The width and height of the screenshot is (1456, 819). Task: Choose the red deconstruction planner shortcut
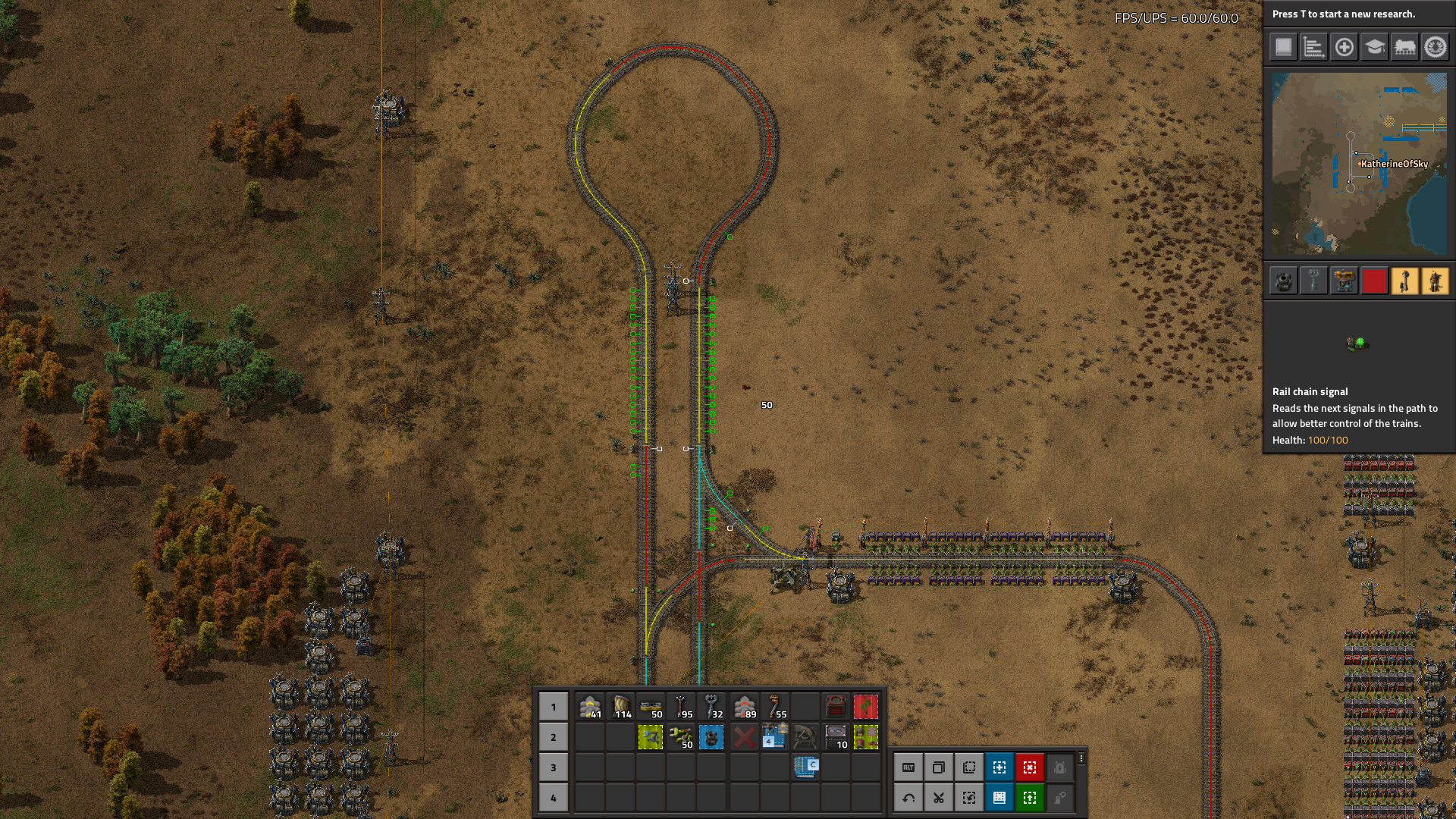[x=1030, y=767]
